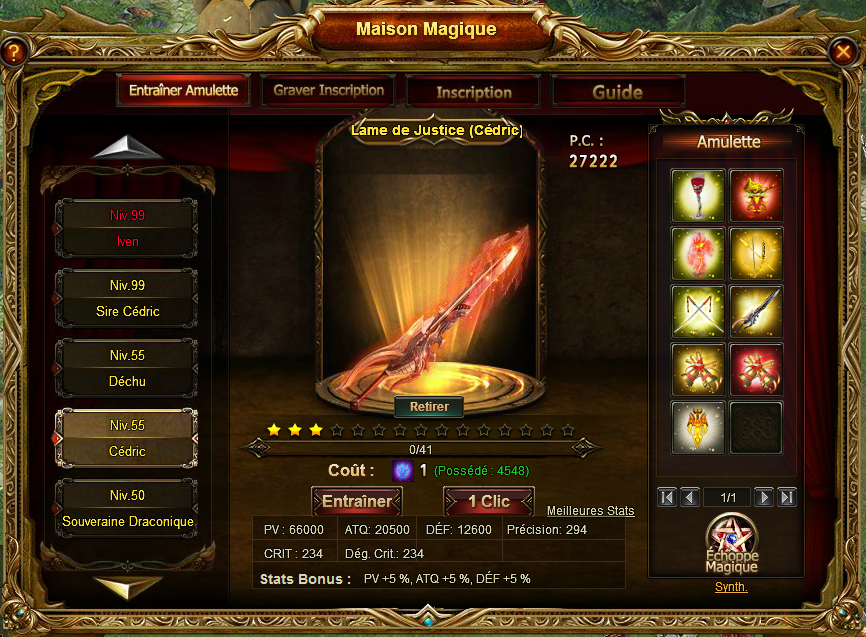This screenshot has height=637, width=866.
Task: Activate the 1 Clic training button
Action: pos(489,502)
